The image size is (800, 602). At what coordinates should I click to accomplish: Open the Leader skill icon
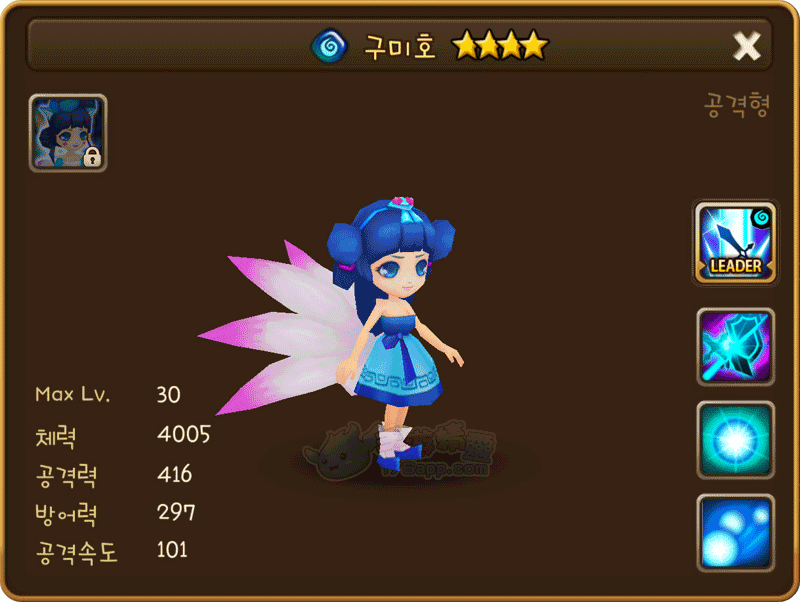[x=735, y=242]
